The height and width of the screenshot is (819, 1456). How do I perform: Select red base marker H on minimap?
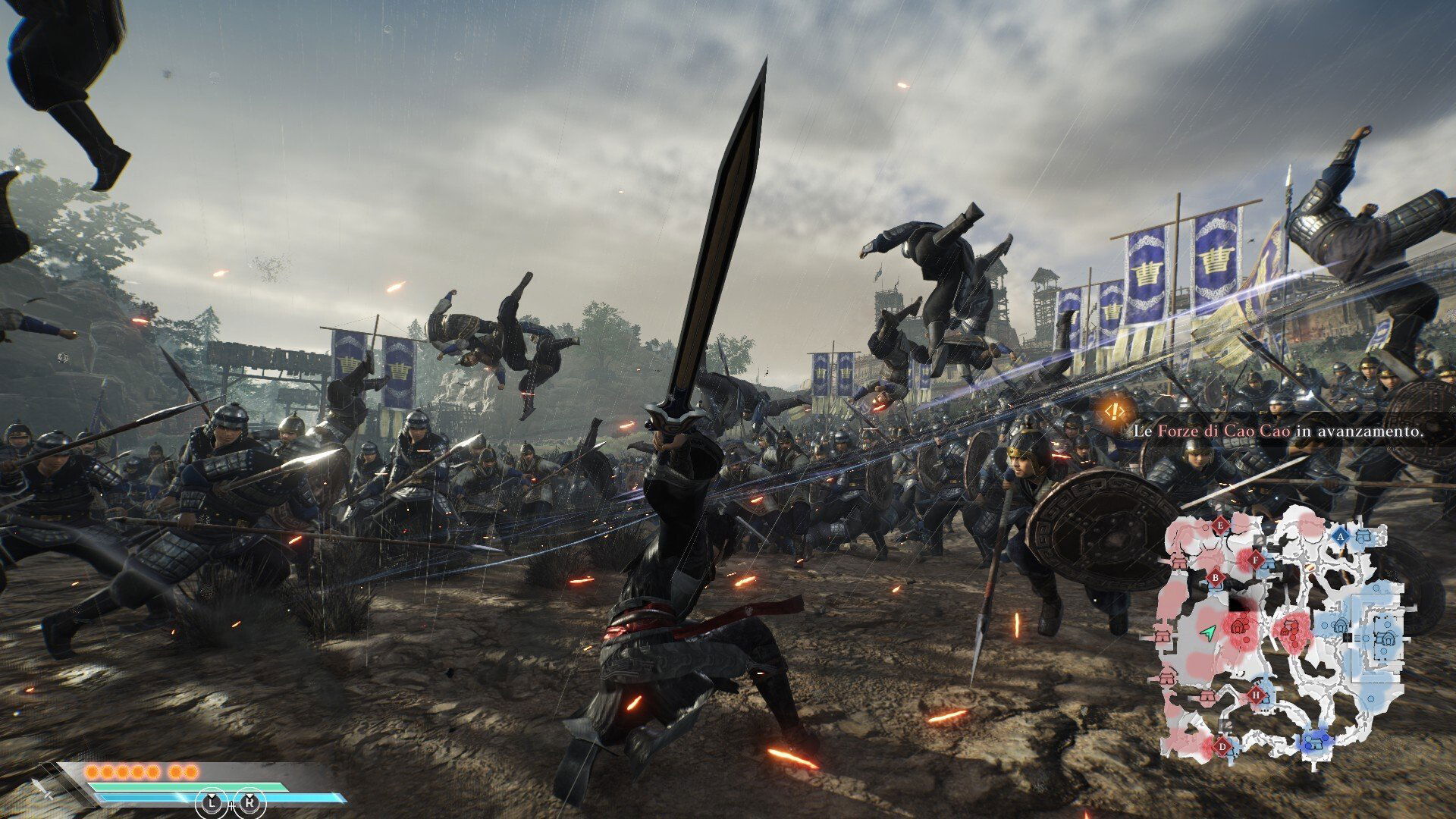(x=1257, y=694)
